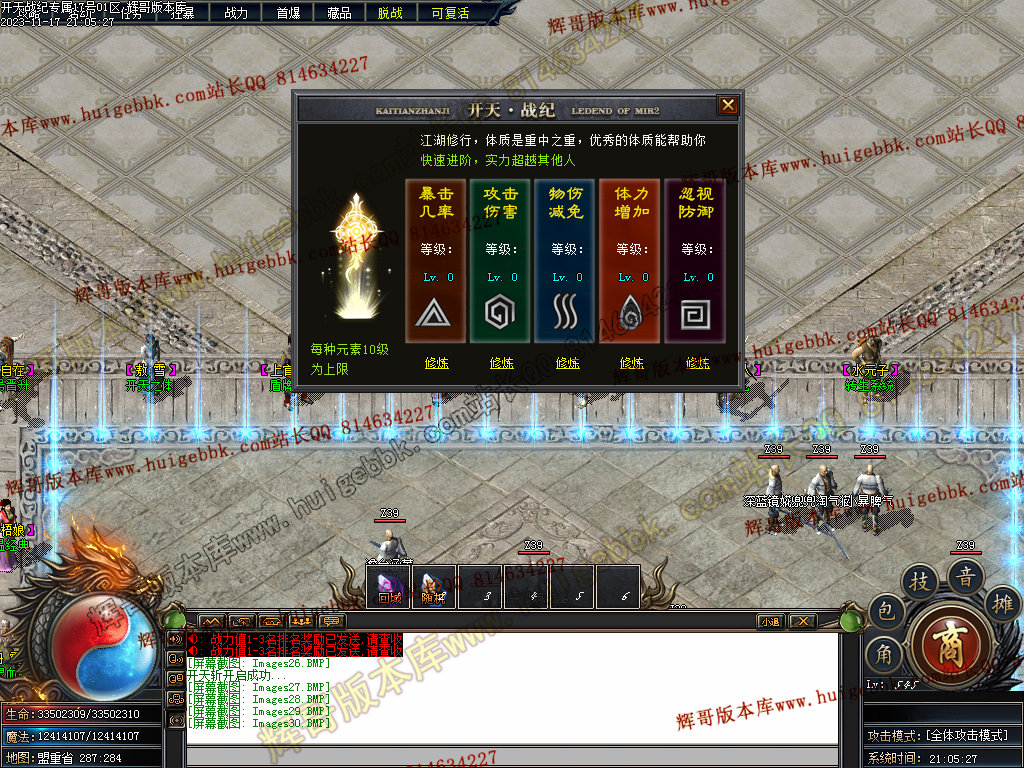Image resolution: width=1024 pixels, height=768 pixels.
Task: Click 修炼 below the 物伤减免 card
Action: (567, 363)
